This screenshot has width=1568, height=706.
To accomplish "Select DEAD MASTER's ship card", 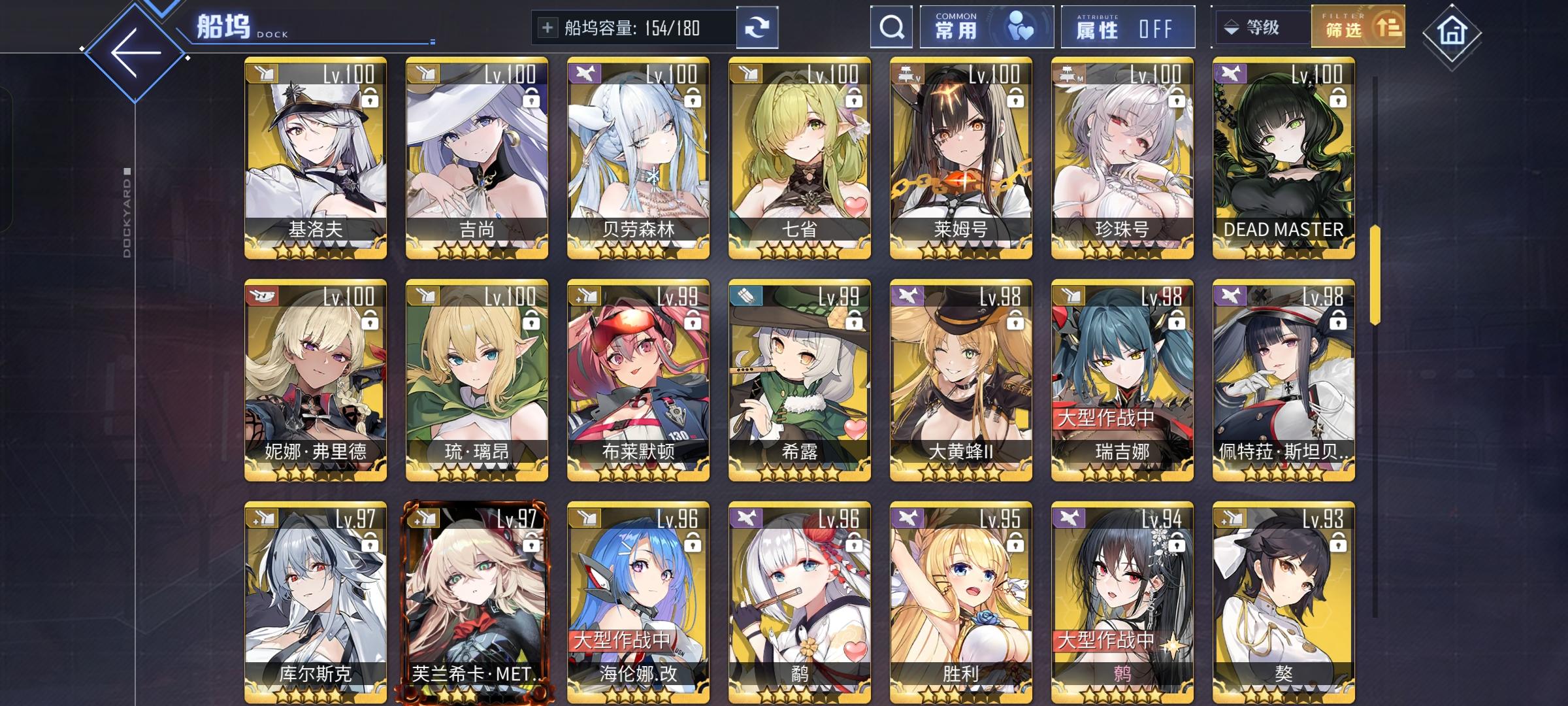I will tap(1282, 157).
